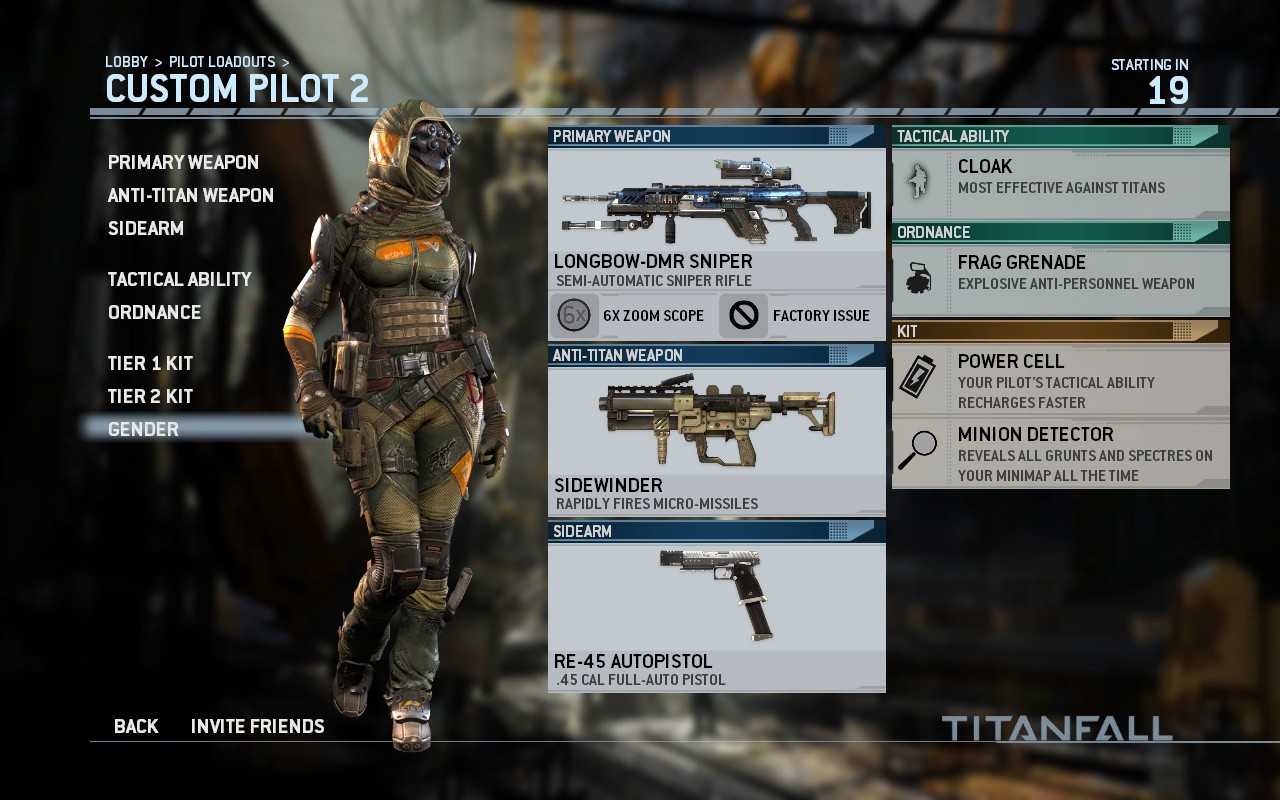Choose the Tier 1 Kit option
The width and height of the screenshot is (1280, 800).
(x=150, y=363)
